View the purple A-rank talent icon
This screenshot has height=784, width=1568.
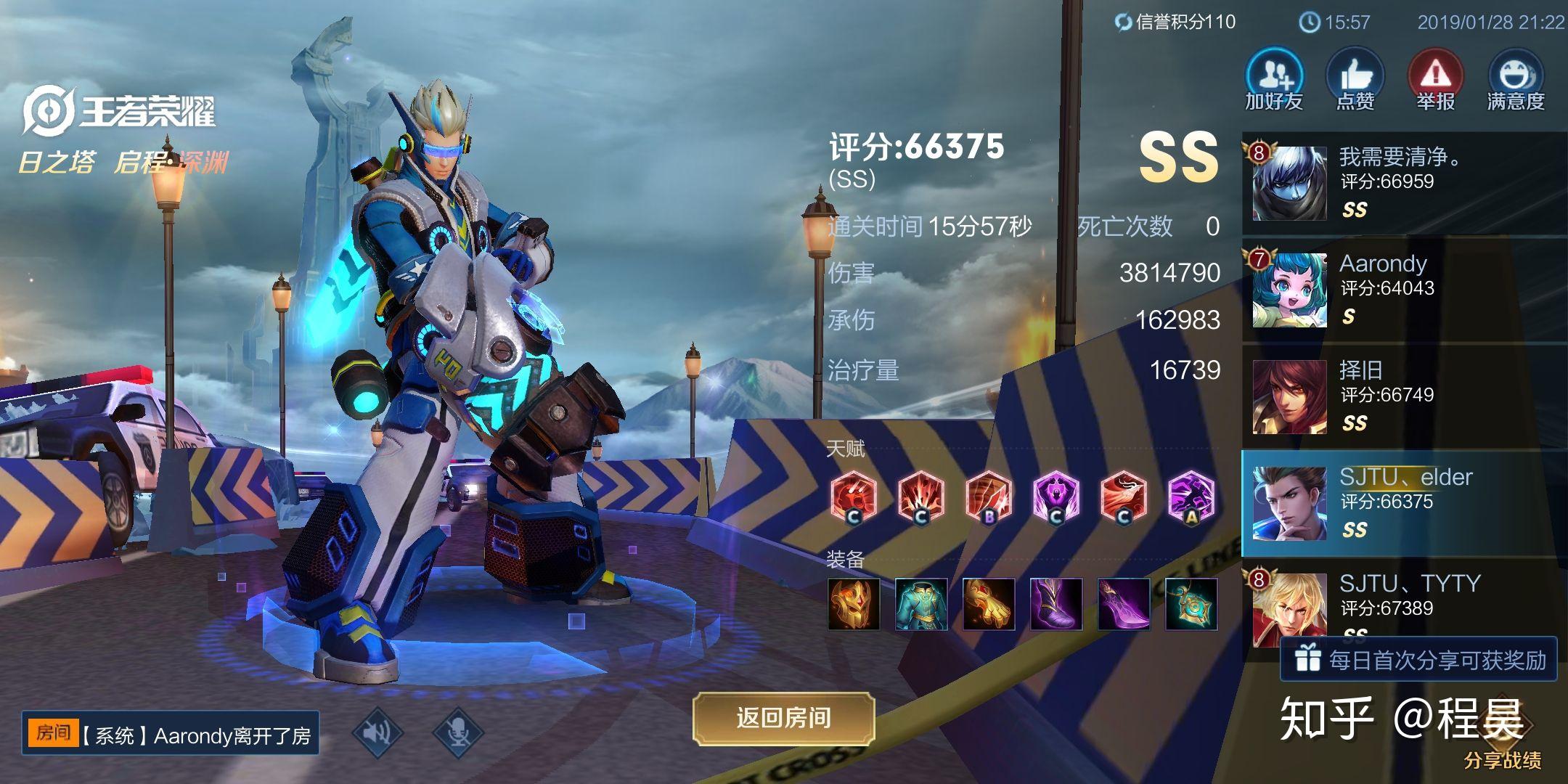(1191, 498)
